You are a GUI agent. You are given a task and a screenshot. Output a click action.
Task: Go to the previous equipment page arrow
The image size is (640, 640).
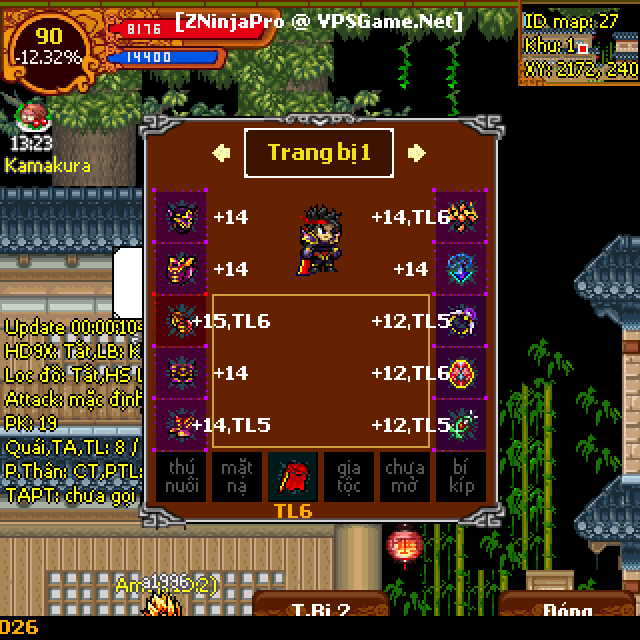tap(221, 153)
